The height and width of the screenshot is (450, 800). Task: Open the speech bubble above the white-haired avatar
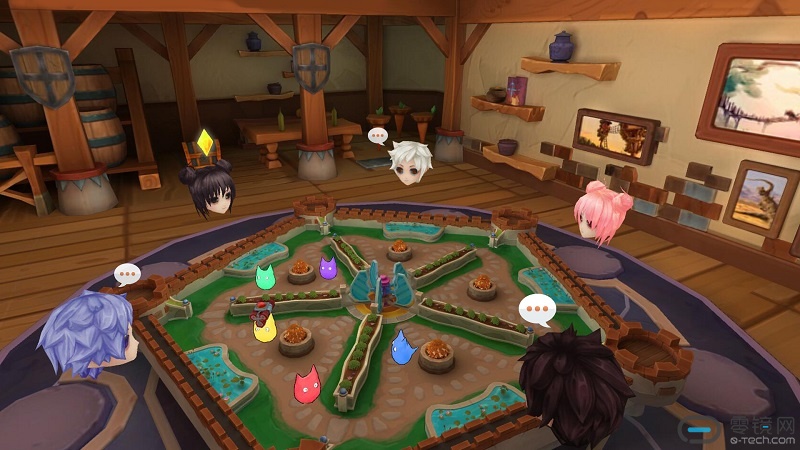(378, 135)
